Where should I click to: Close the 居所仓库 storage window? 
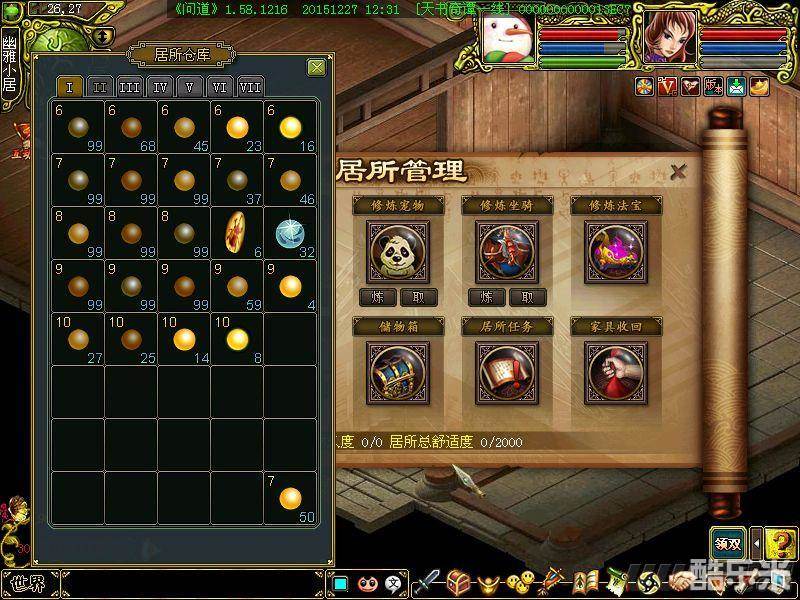pos(316,68)
